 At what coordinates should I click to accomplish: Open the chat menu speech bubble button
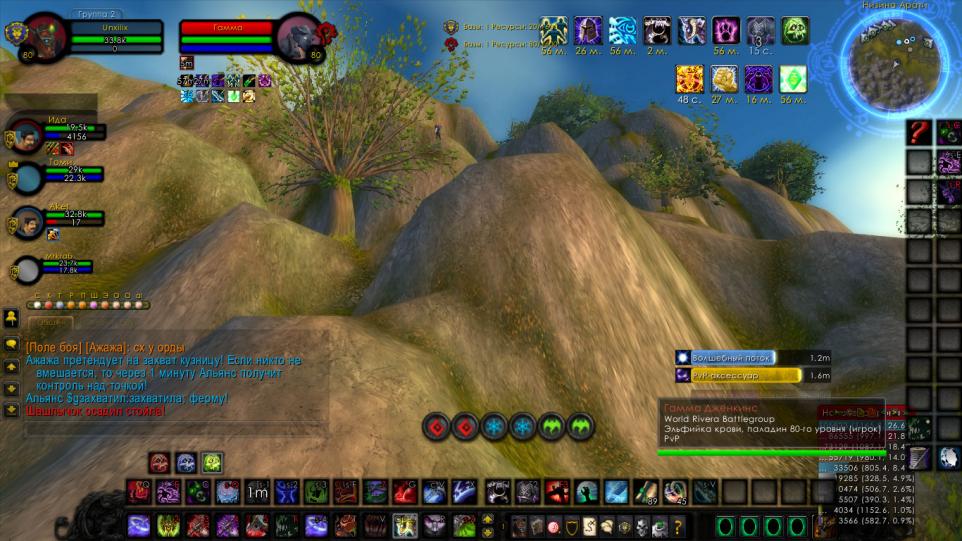[11, 344]
